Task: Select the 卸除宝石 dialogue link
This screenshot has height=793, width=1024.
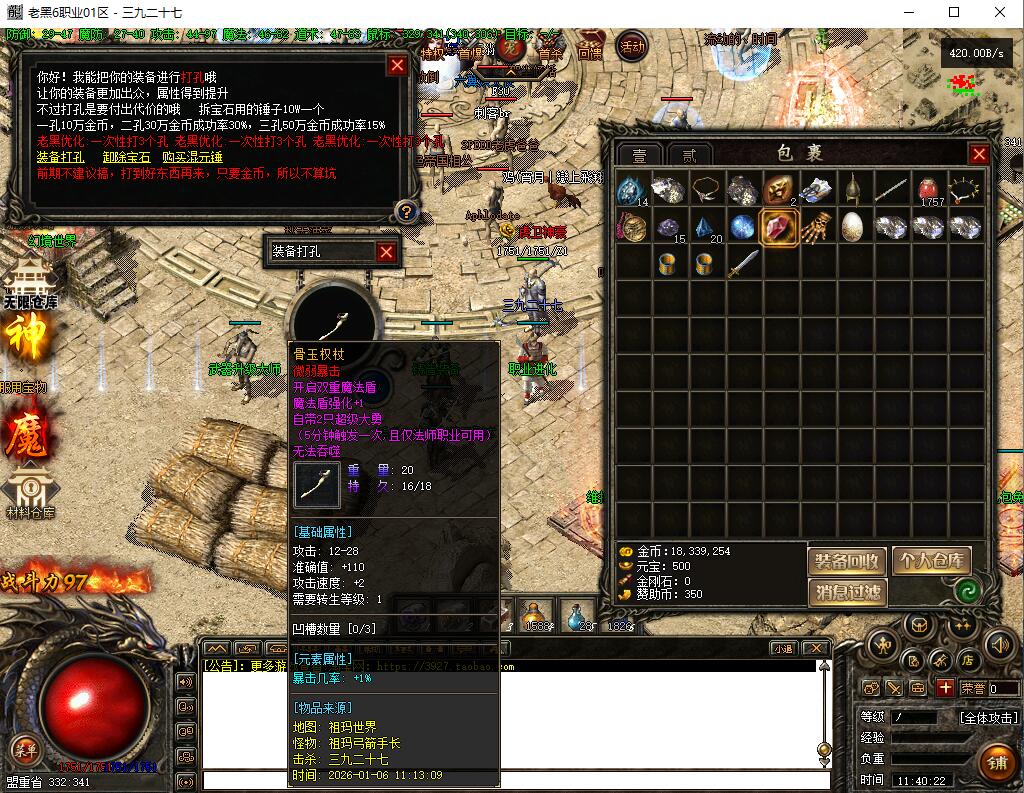Action: tap(126, 157)
